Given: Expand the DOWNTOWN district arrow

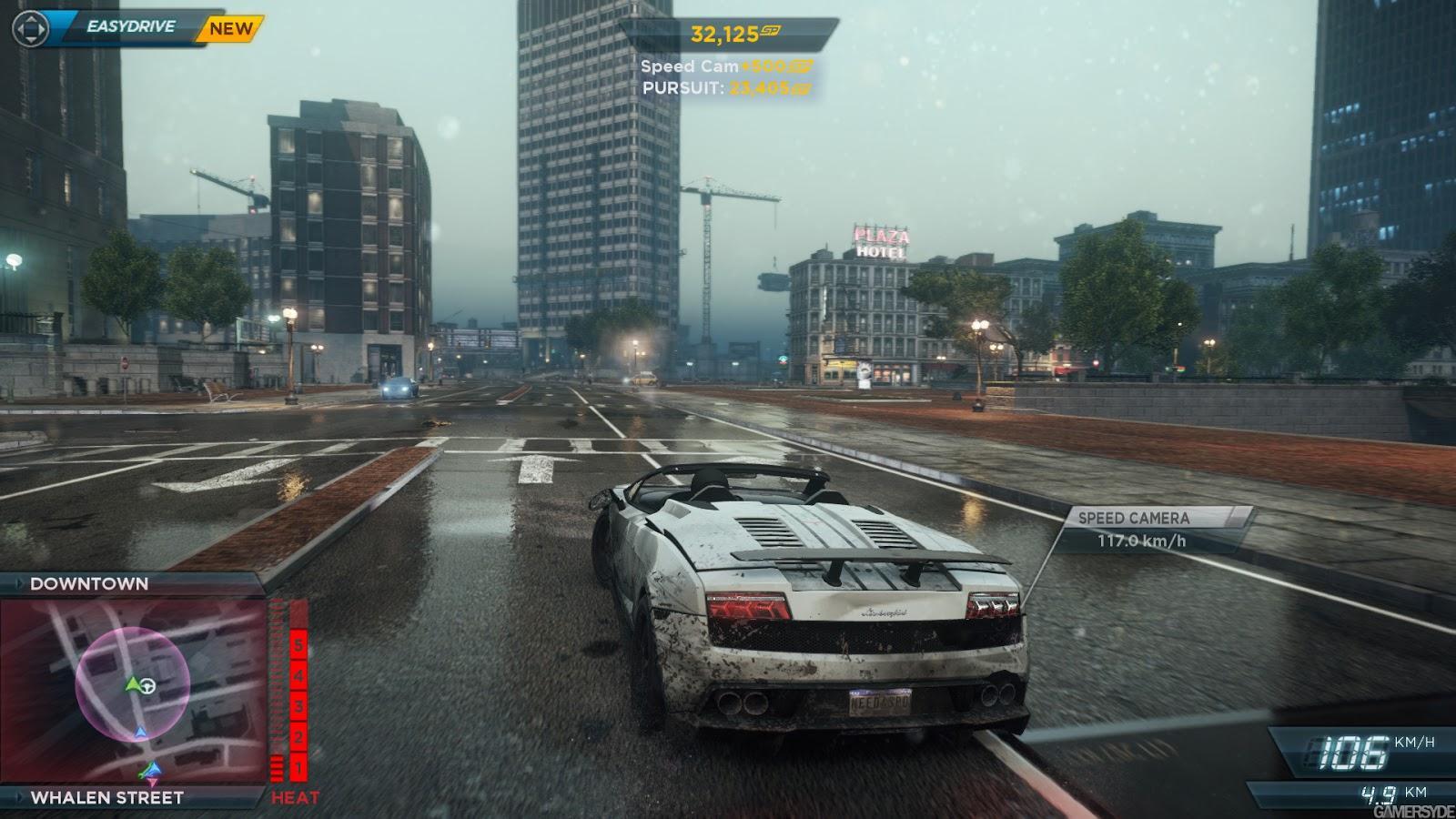Looking at the screenshot, I should (18, 583).
